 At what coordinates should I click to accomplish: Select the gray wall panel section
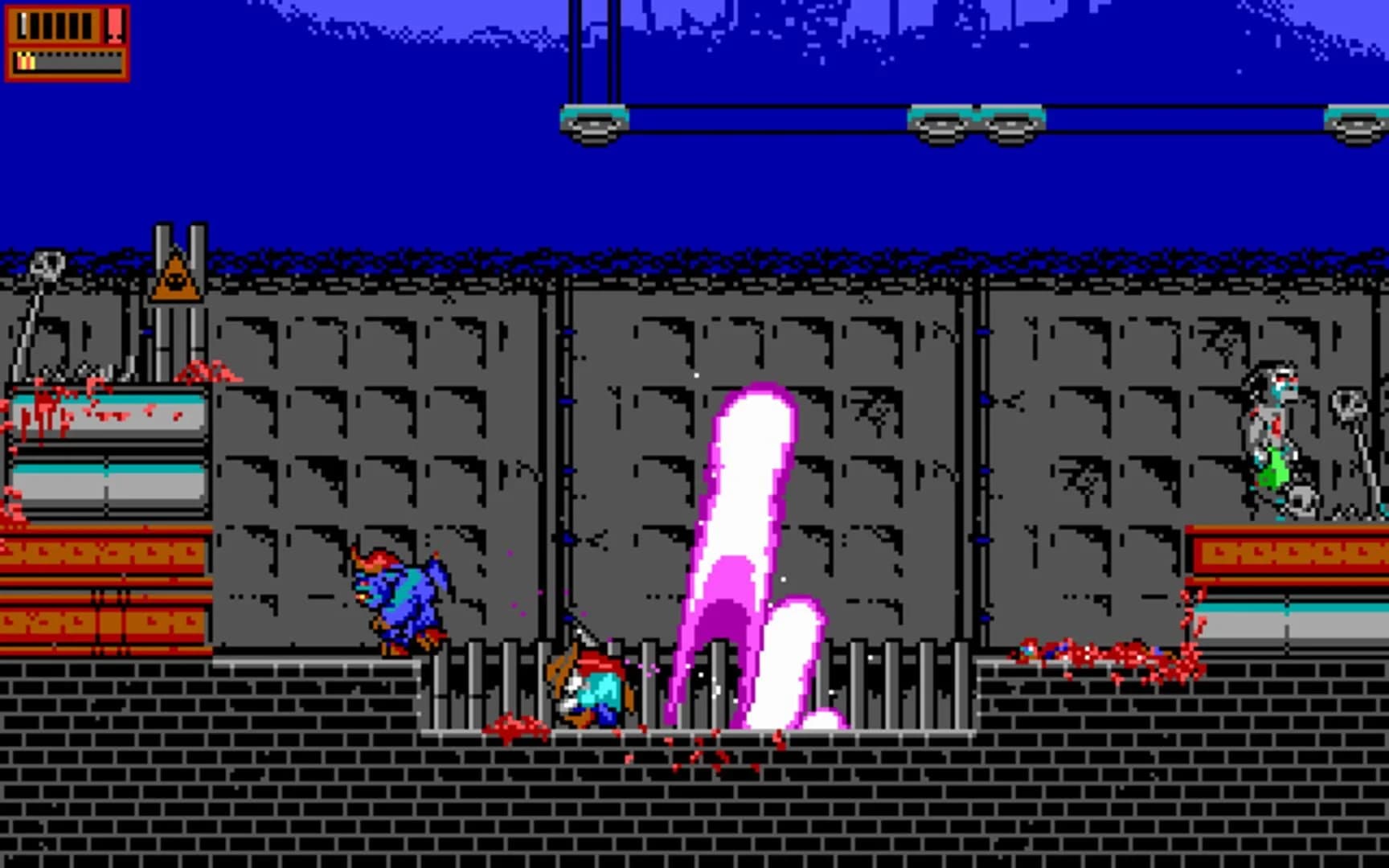point(362,402)
